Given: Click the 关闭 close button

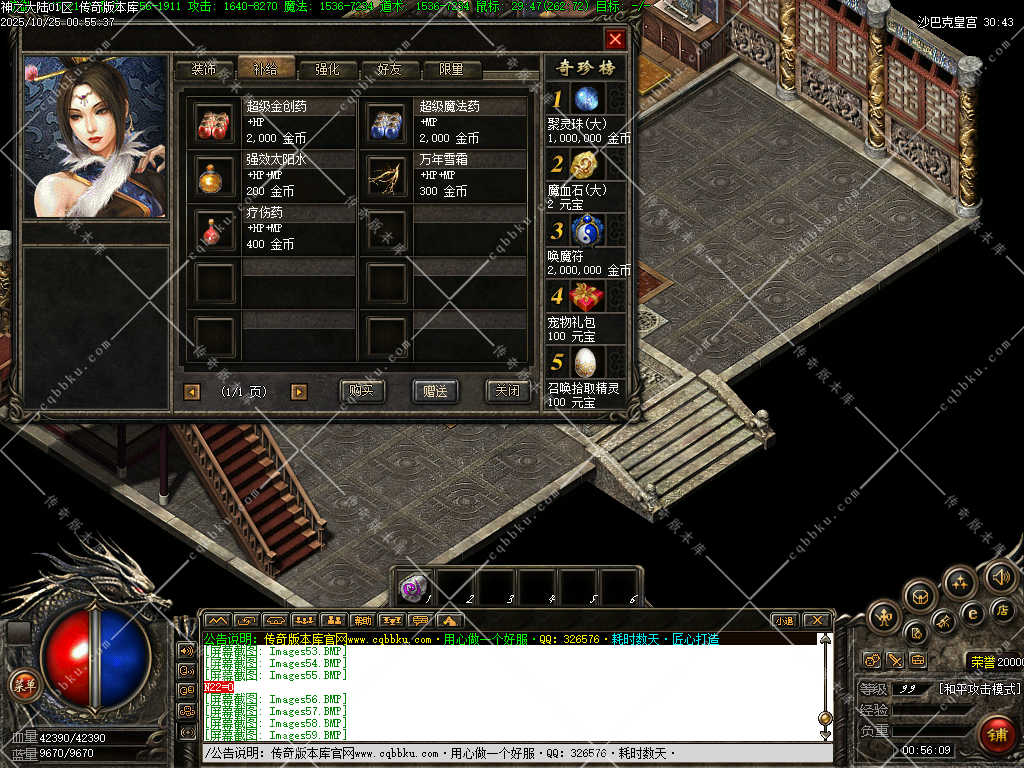Looking at the screenshot, I should point(507,391).
